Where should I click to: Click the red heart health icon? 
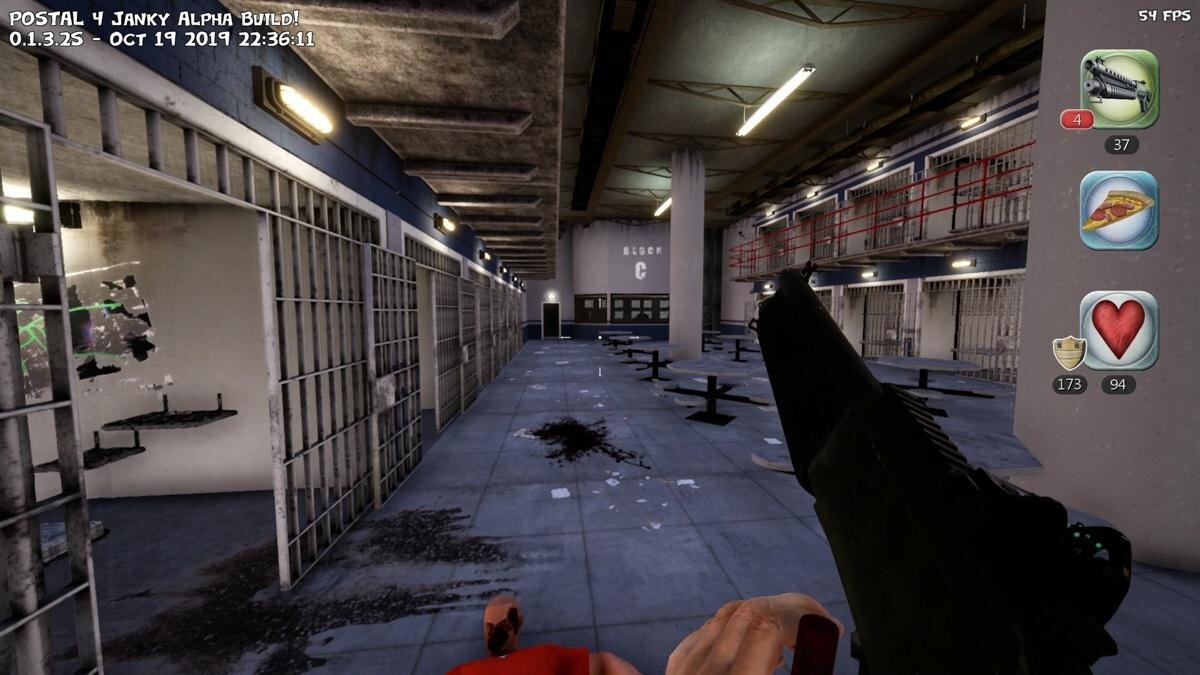click(1119, 330)
